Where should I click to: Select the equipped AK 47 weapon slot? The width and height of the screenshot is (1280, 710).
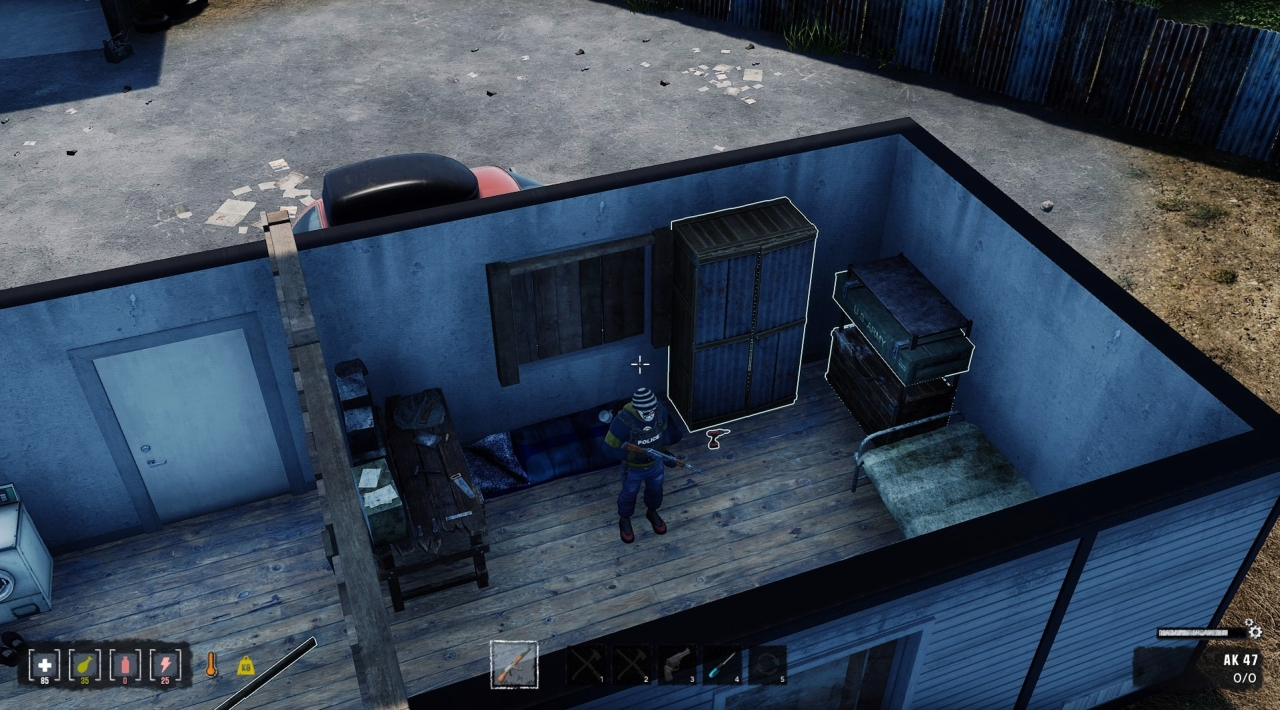[x=514, y=665]
